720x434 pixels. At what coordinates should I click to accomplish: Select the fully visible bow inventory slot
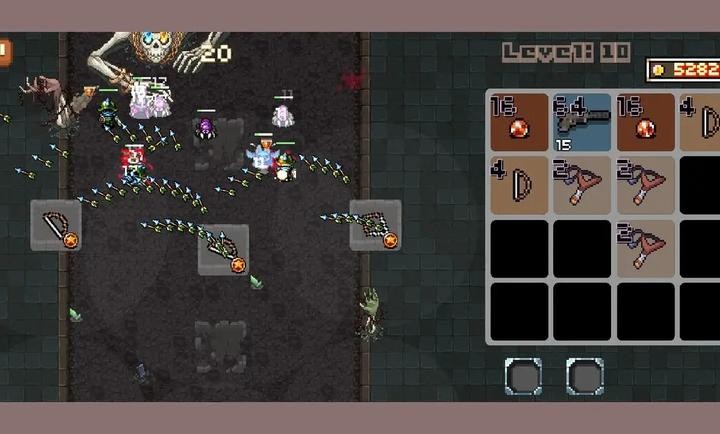[519, 184]
